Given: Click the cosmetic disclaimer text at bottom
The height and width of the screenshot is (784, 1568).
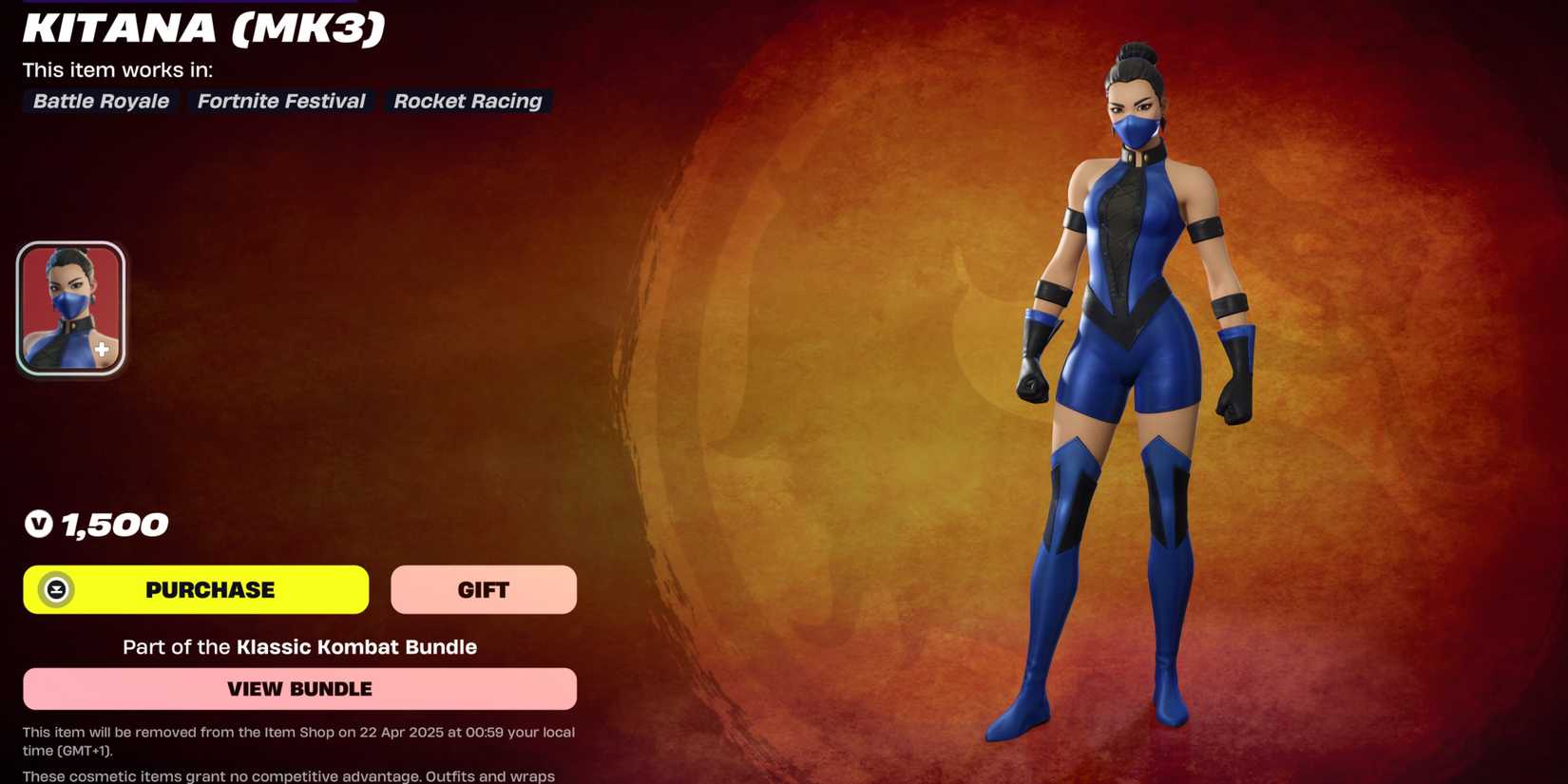Looking at the screenshot, I should 288,775.
